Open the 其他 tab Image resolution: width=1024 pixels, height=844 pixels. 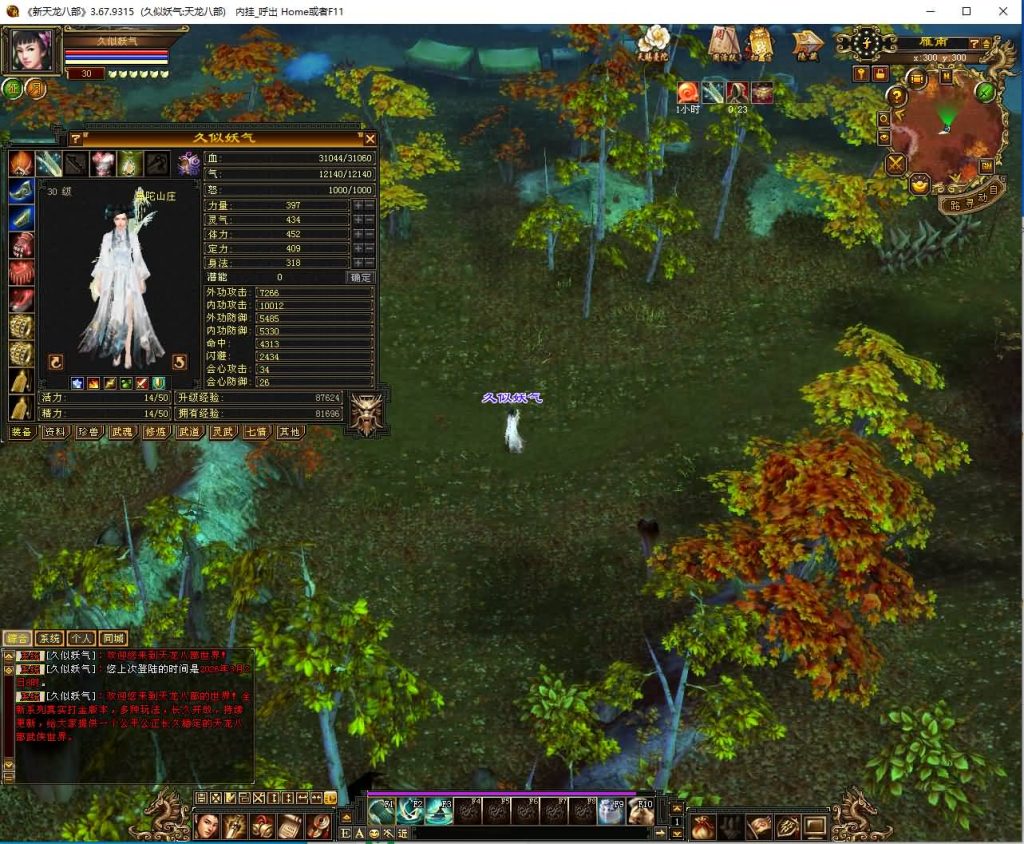[288, 432]
